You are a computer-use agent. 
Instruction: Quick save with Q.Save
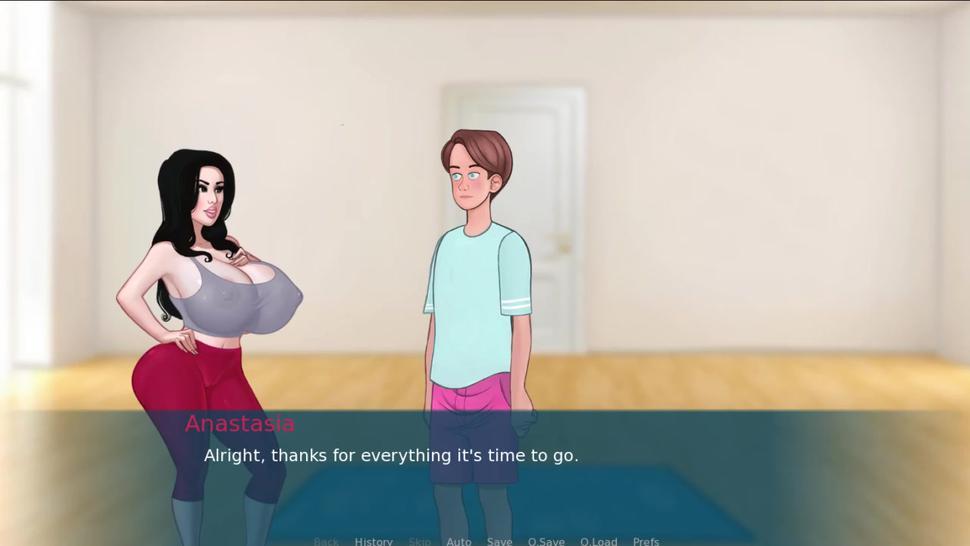tap(546, 541)
